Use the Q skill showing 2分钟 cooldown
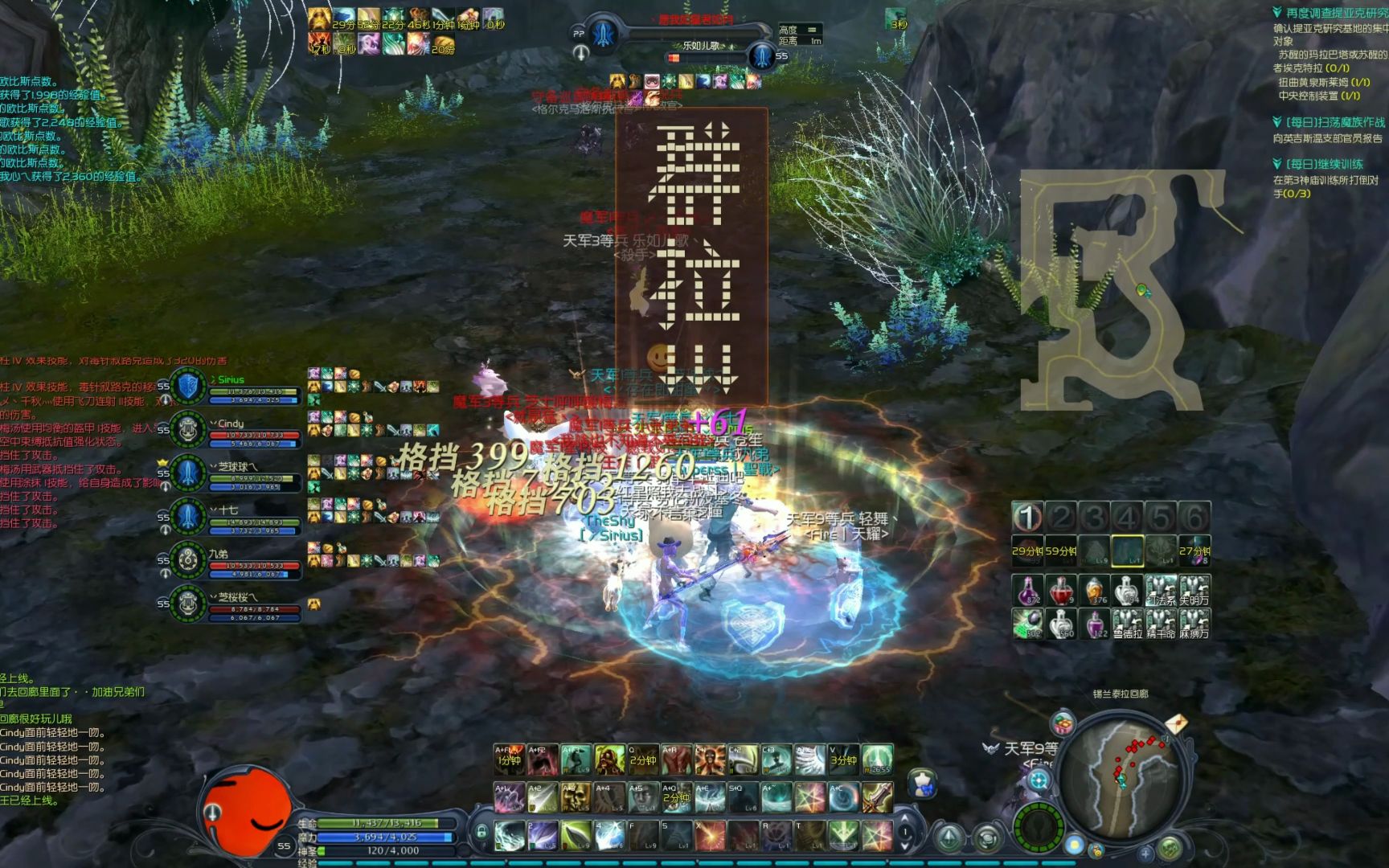The width and height of the screenshot is (1389, 868). pyautogui.click(x=641, y=757)
